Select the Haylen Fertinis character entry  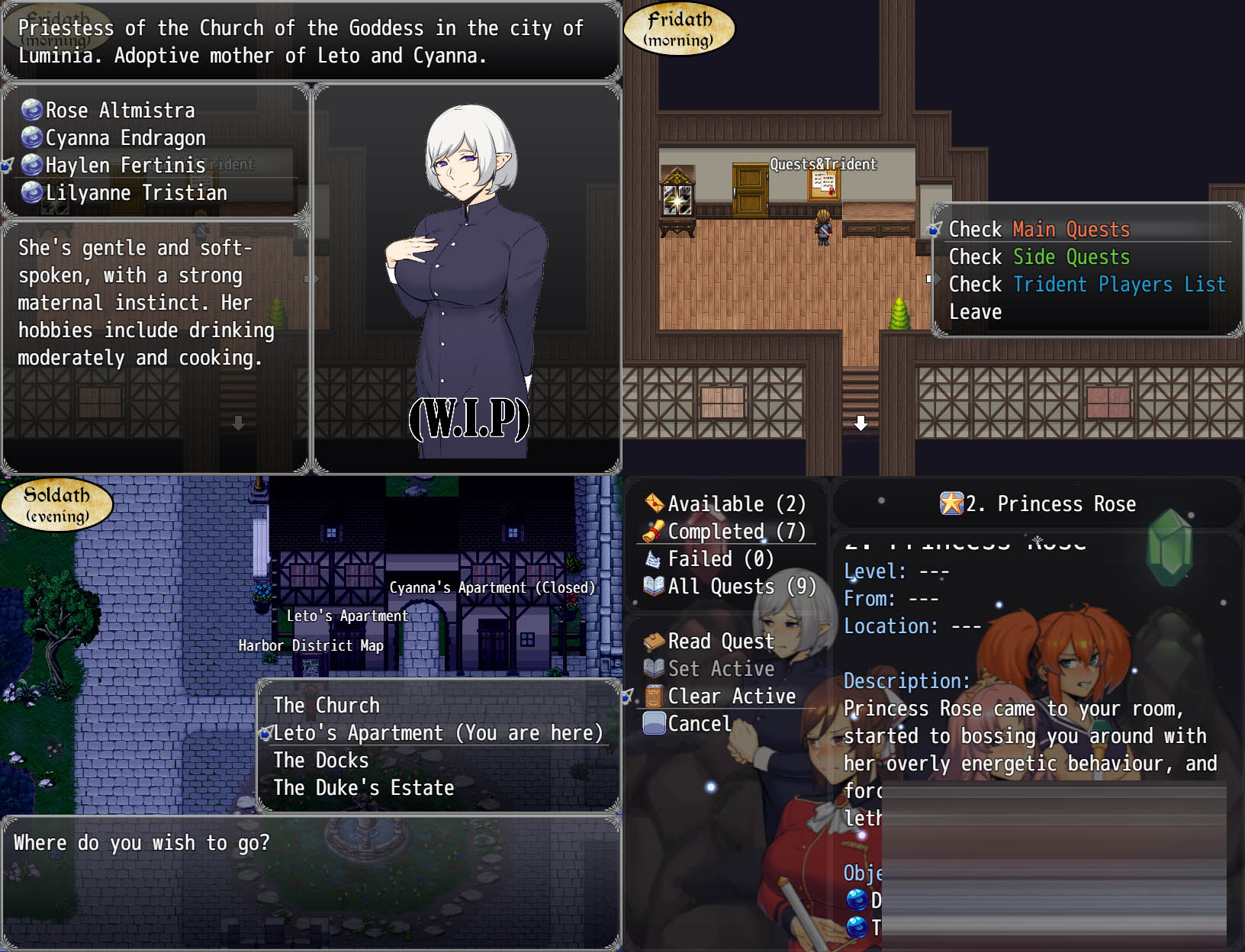(124, 166)
